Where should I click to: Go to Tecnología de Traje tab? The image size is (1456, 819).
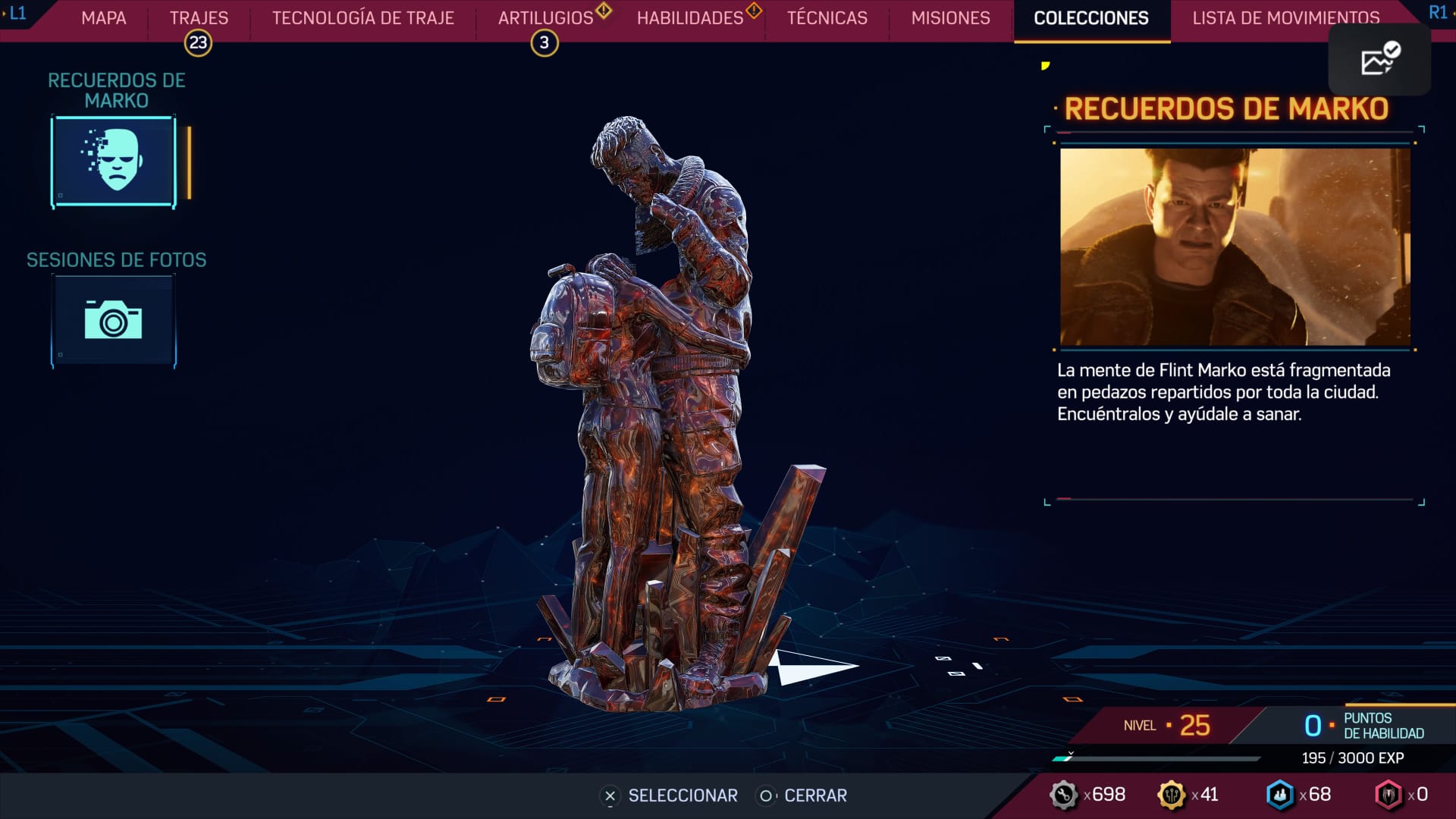[x=363, y=18]
